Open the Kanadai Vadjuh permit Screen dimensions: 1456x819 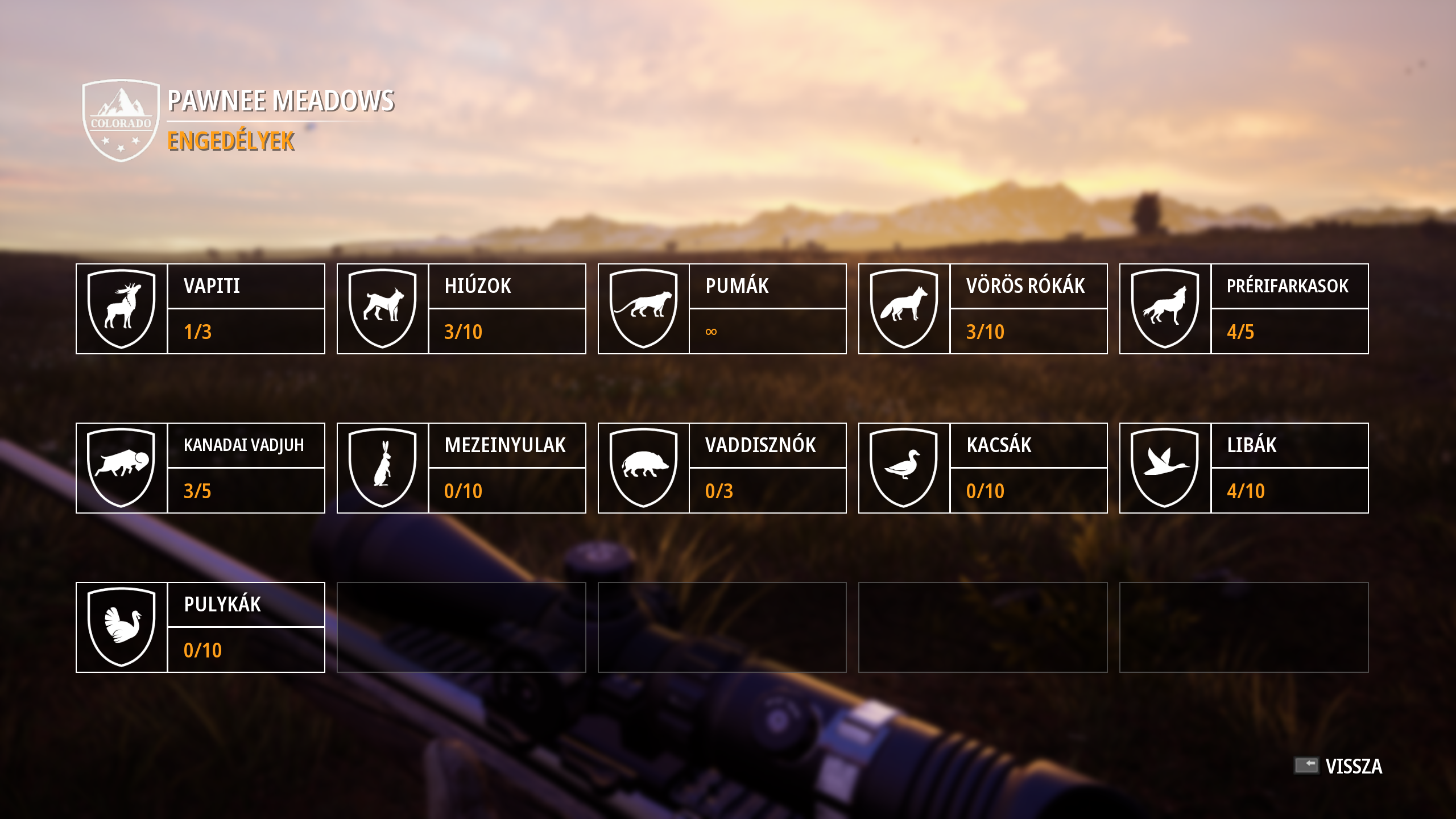click(x=200, y=468)
